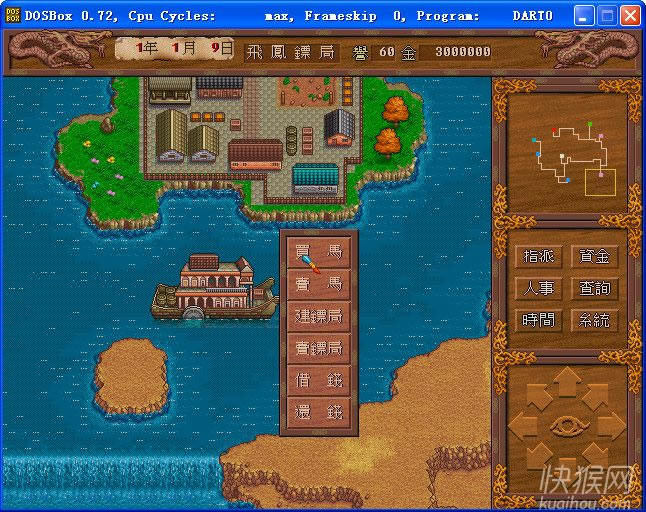The height and width of the screenshot is (512, 646).
Task: Open the 系統 (system) menu
Action: pyautogui.click(x=594, y=320)
